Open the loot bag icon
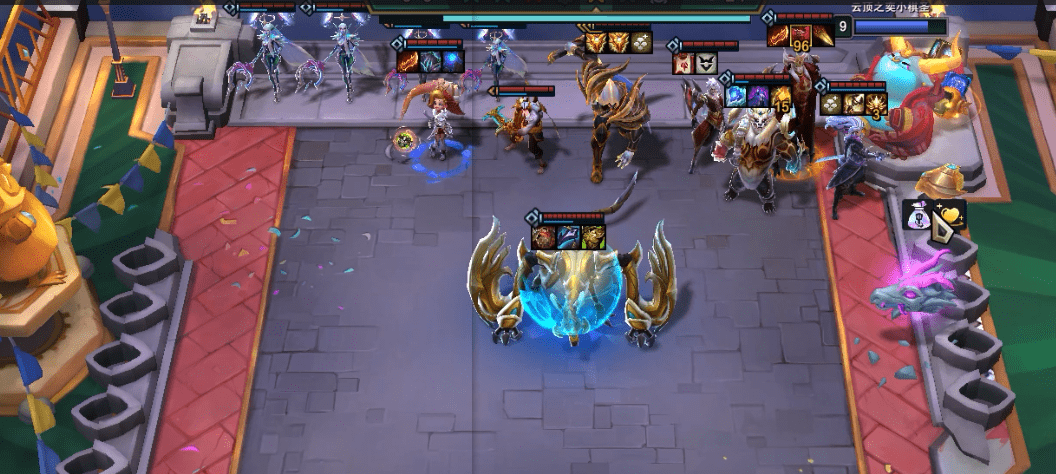1056x474 pixels. click(x=917, y=214)
